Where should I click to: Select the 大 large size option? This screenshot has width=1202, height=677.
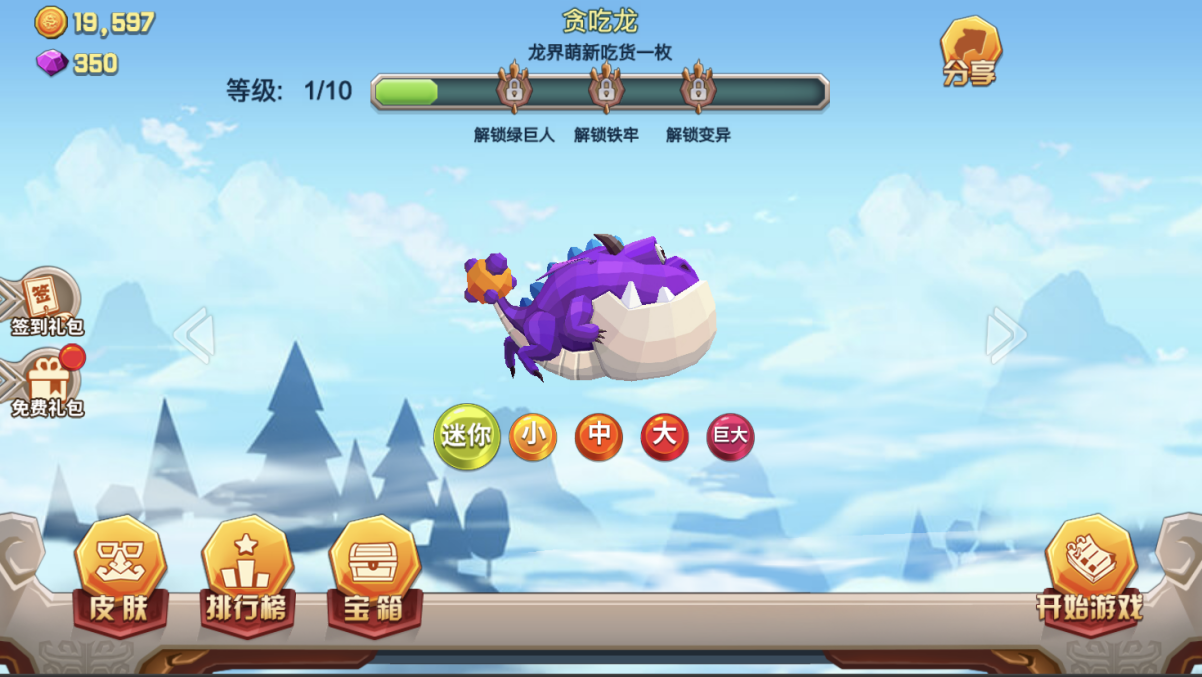(x=665, y=437)
